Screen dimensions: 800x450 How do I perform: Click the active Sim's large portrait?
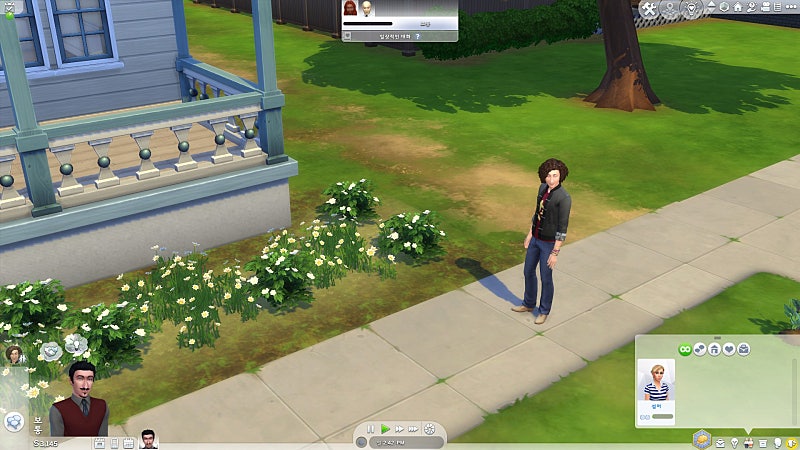(80, 400)
